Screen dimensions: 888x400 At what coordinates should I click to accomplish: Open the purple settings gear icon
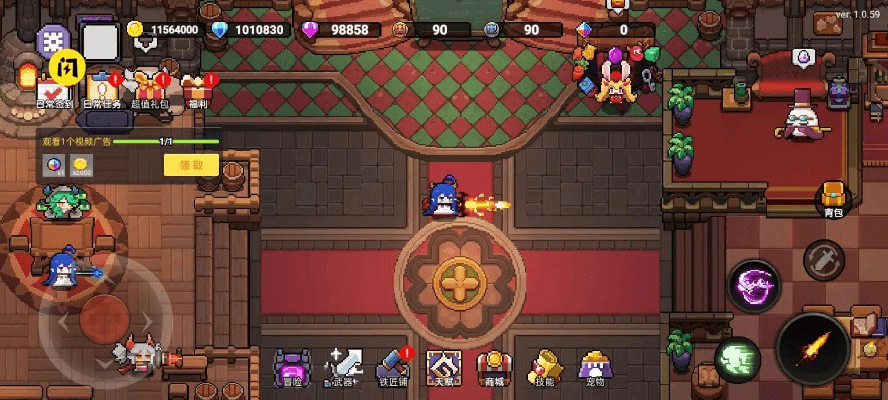[x=52, y=41]
